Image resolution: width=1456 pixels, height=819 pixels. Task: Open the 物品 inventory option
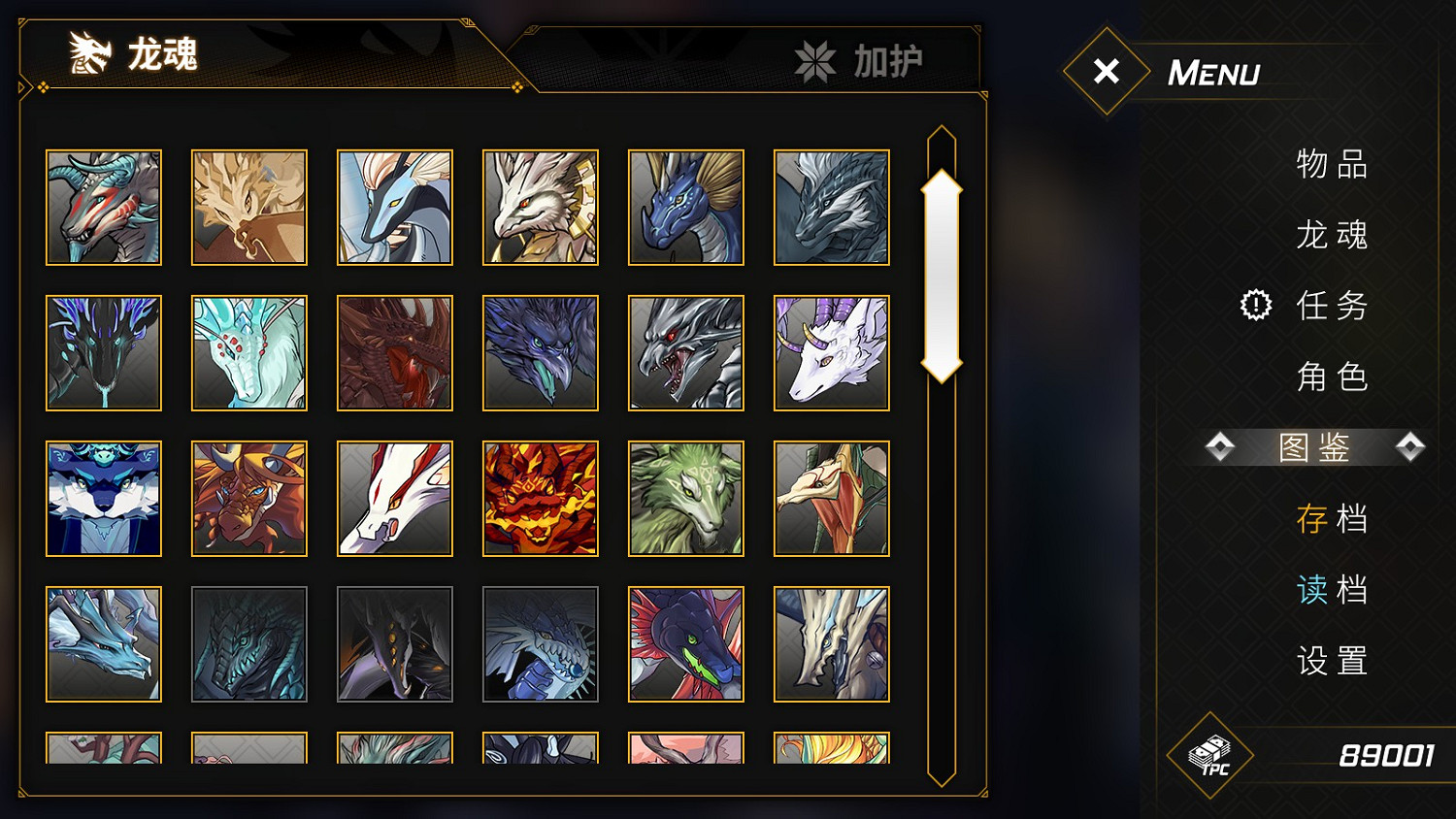(1331, 165)
